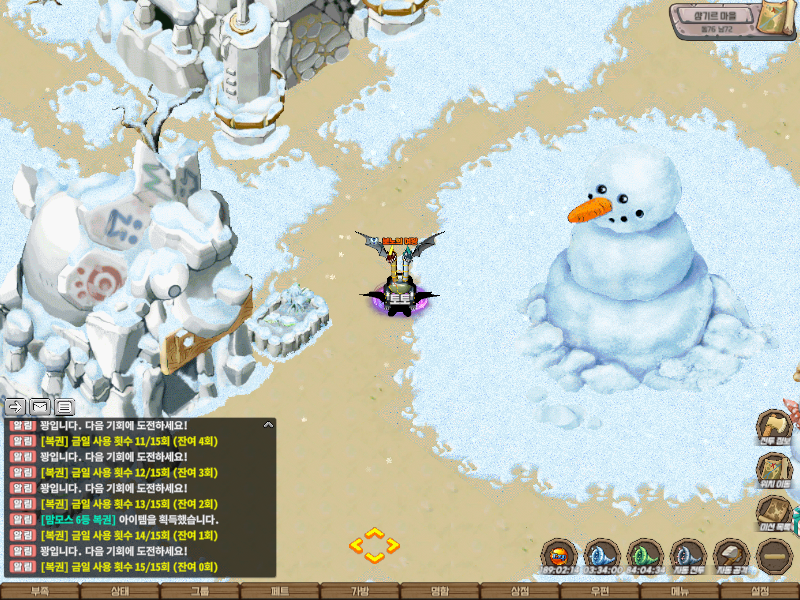Image resolution: width=800 pixels, height=600 pixels.
Task: Open the 미션 목록 scroll icon
Action: tap(774, 512)
